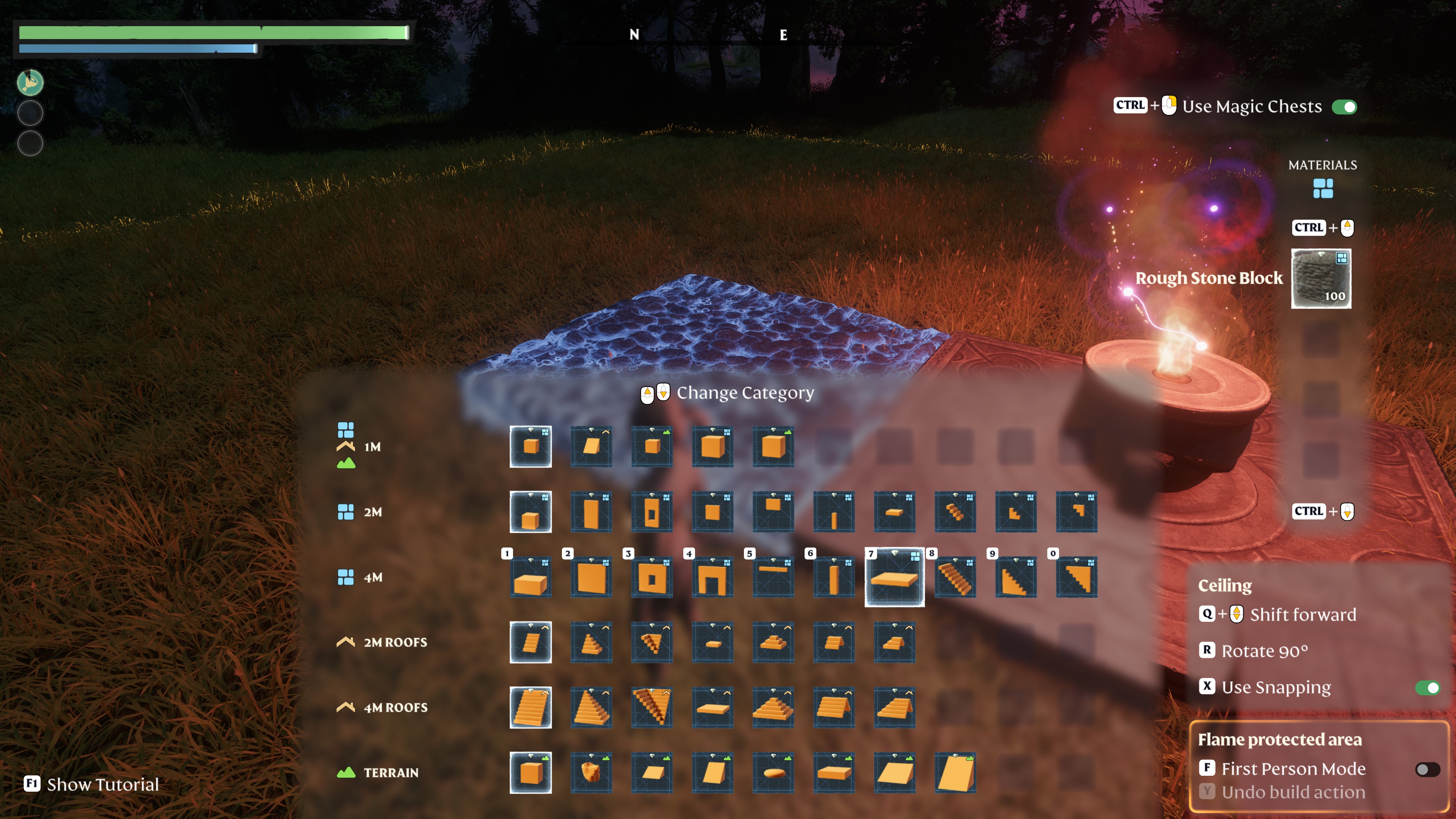Select the Rough Stone Block material
Screen dimensions: 1456x819
pos(1320,279)
